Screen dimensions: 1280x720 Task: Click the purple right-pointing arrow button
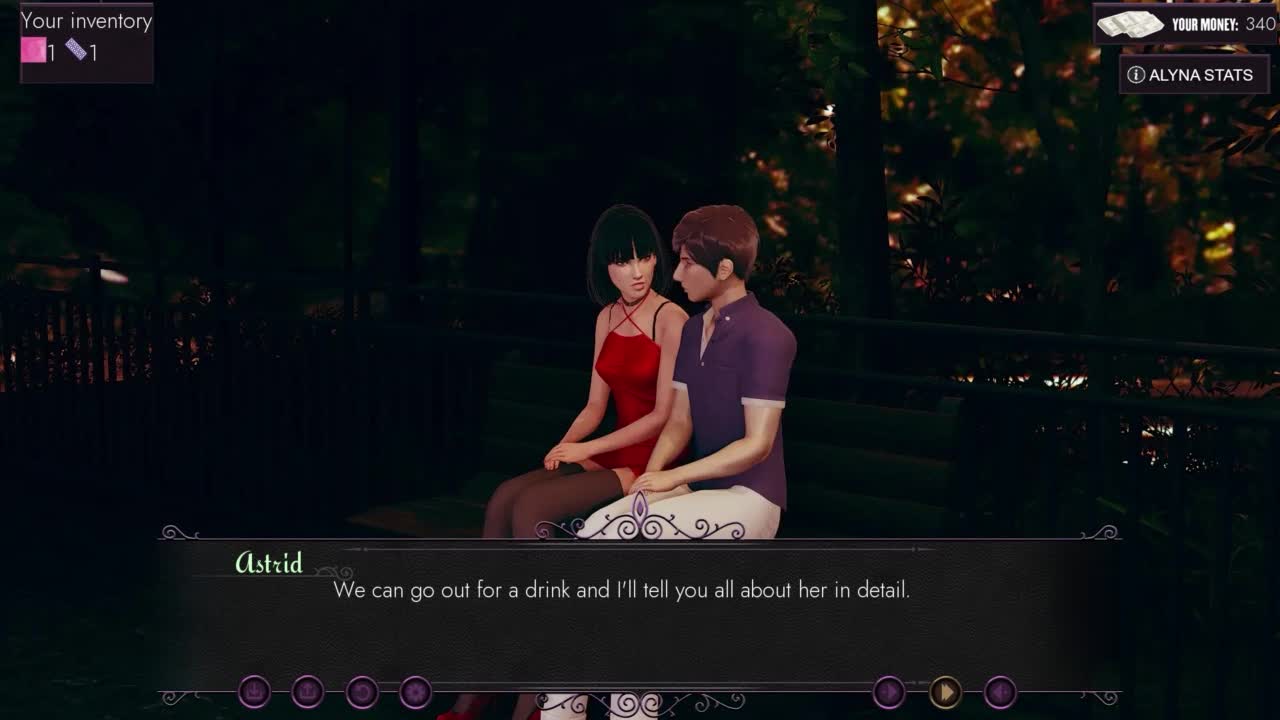click(x=889, y=691)
